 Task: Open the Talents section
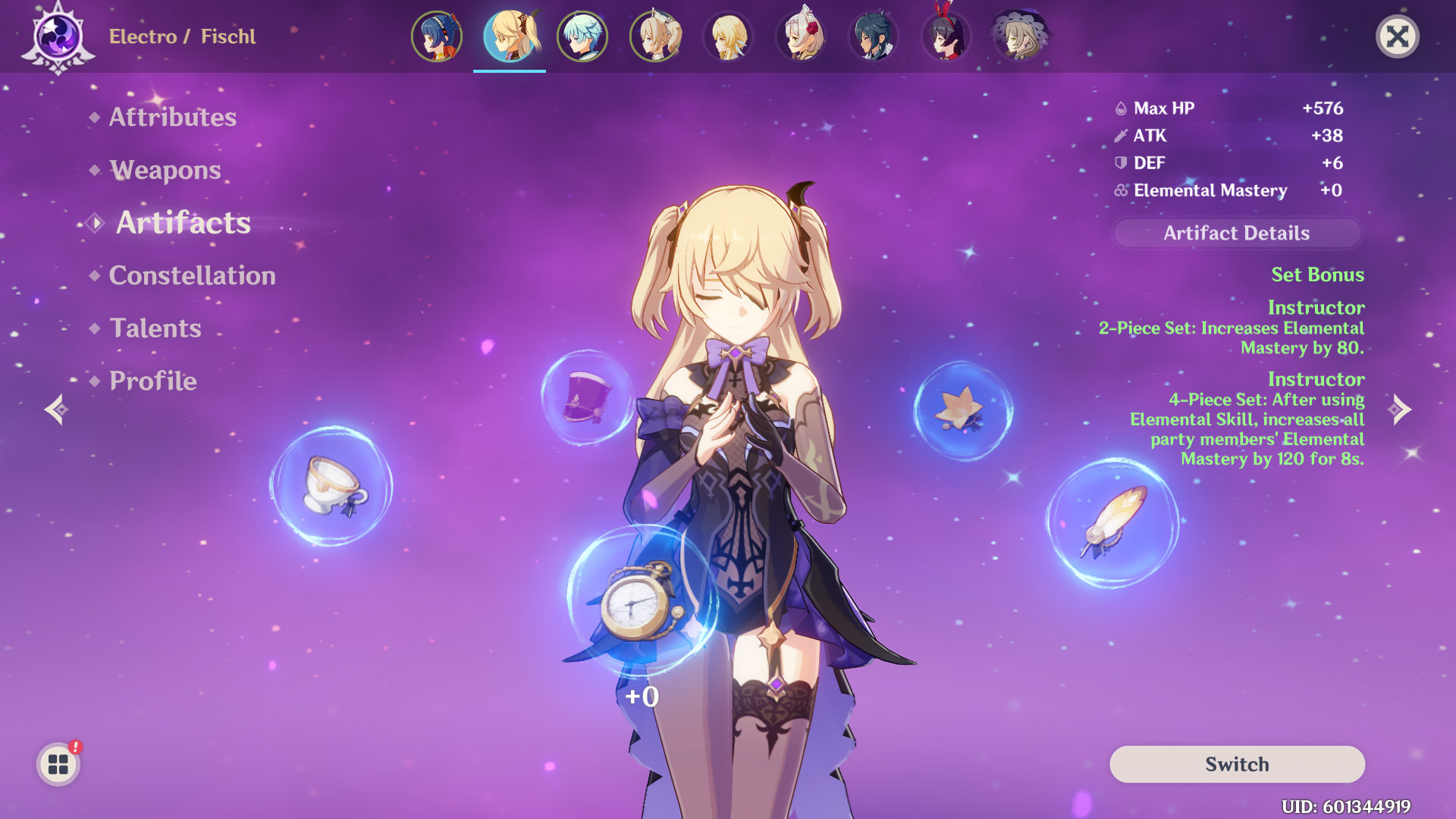155,328
